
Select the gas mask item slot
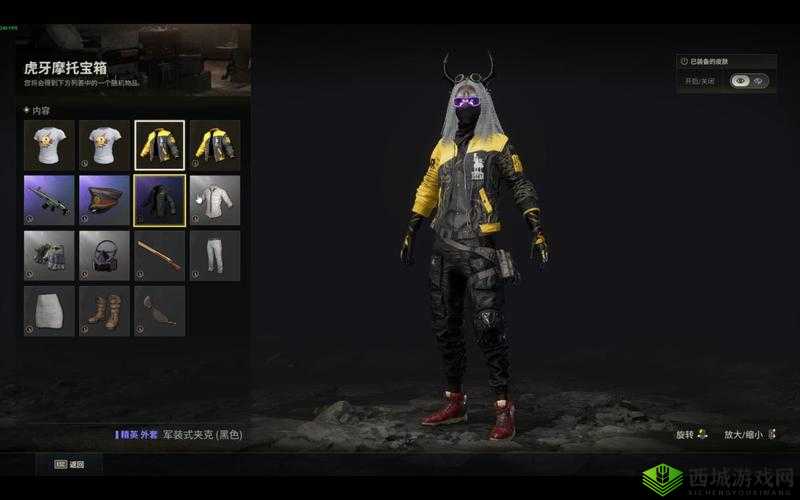(x=104, y=256)
